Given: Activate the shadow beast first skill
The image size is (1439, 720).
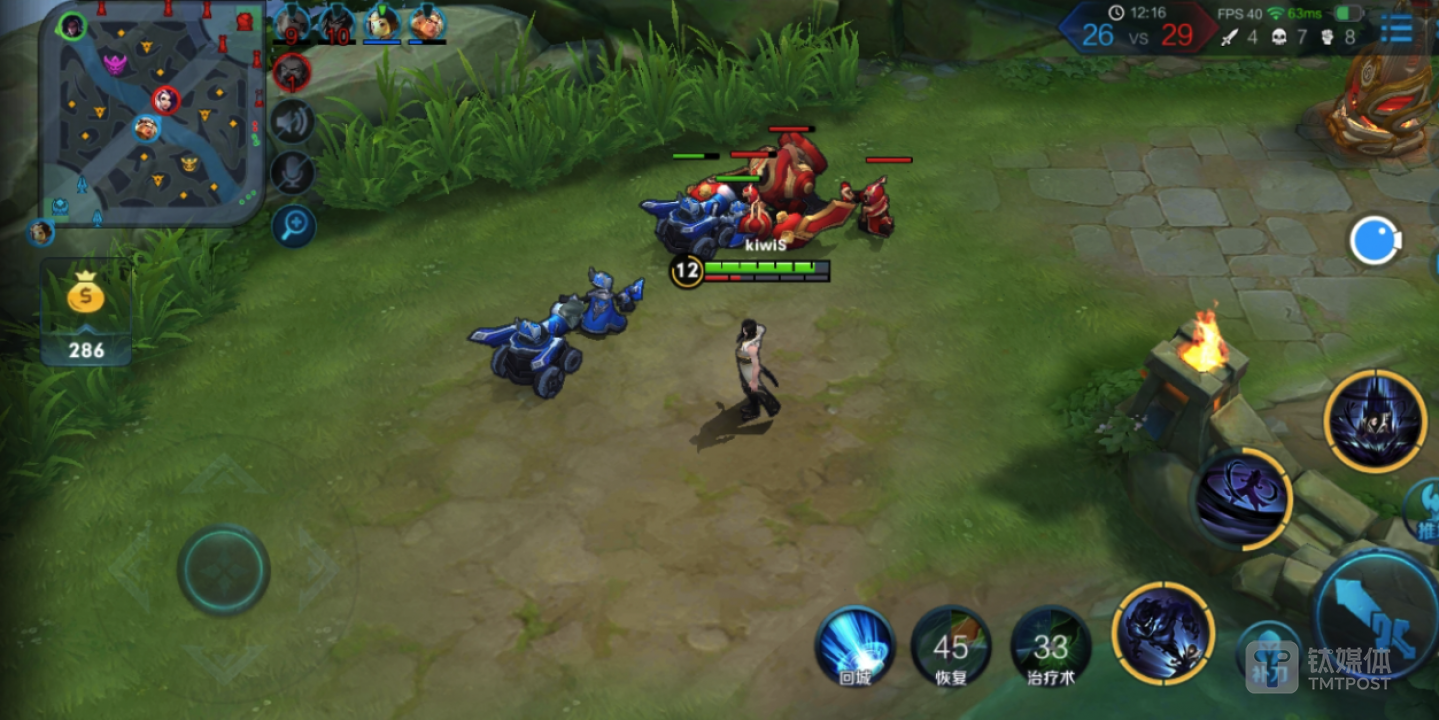Looking at the screenshot, I should pyautogui.click(x=1163, y=633).
